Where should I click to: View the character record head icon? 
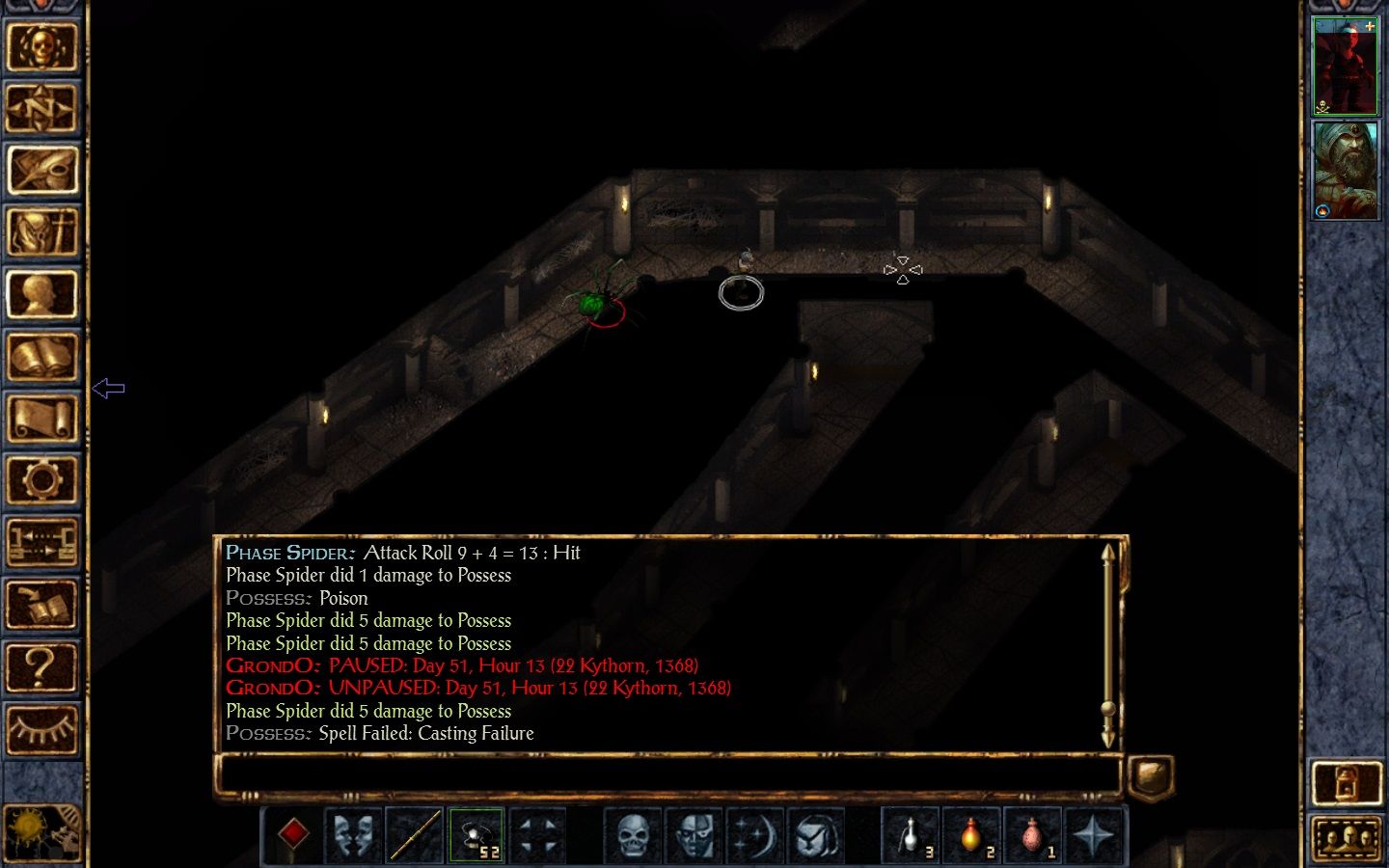coord(42,294)
